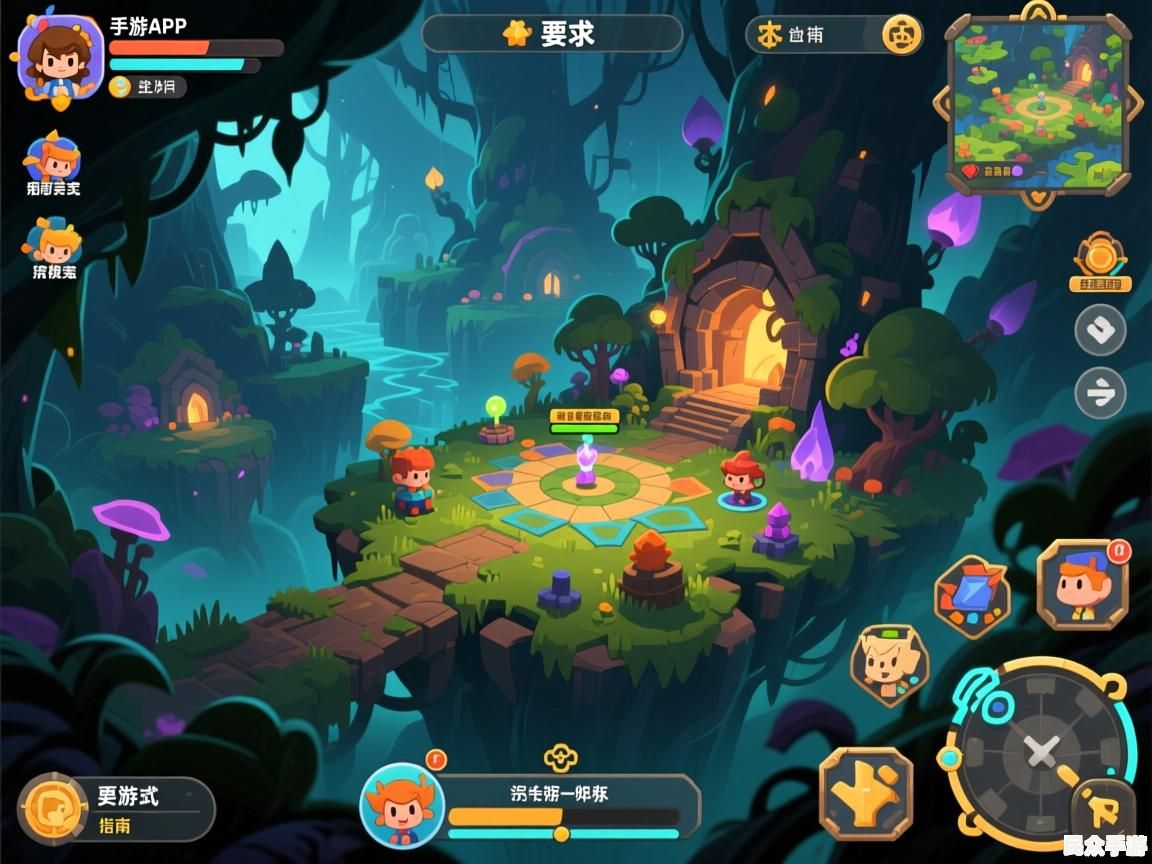Activate the golden orb icon below the minimap
Screen dimensions: 1152x864
pos(1100,256)
